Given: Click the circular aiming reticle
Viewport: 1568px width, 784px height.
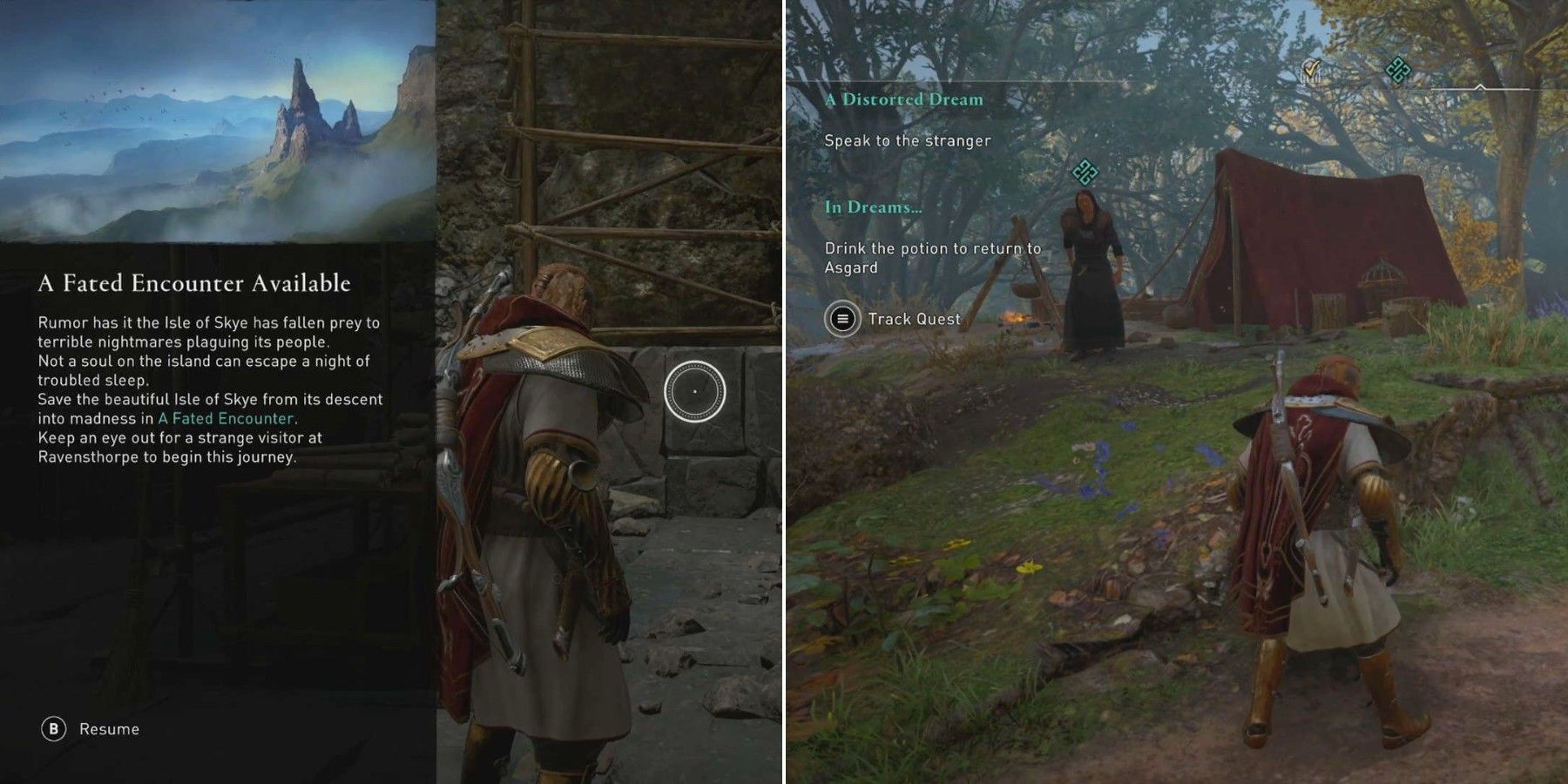Looking at the screenshot, I should pyautogui.click(x=696, y=391).
